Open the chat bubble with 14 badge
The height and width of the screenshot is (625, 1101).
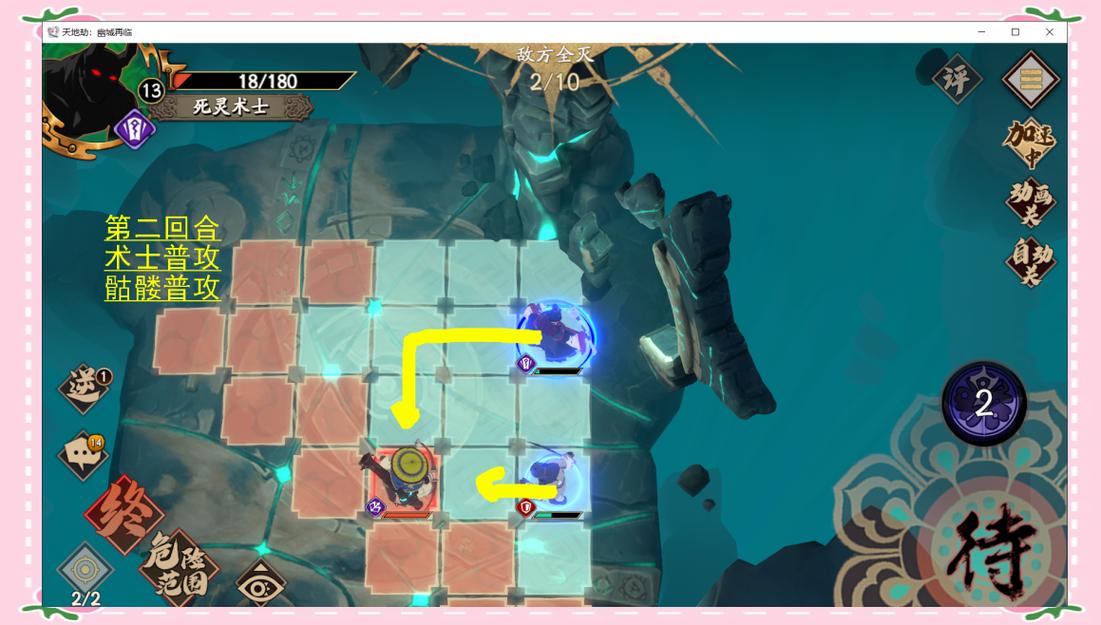coord(82,456)
